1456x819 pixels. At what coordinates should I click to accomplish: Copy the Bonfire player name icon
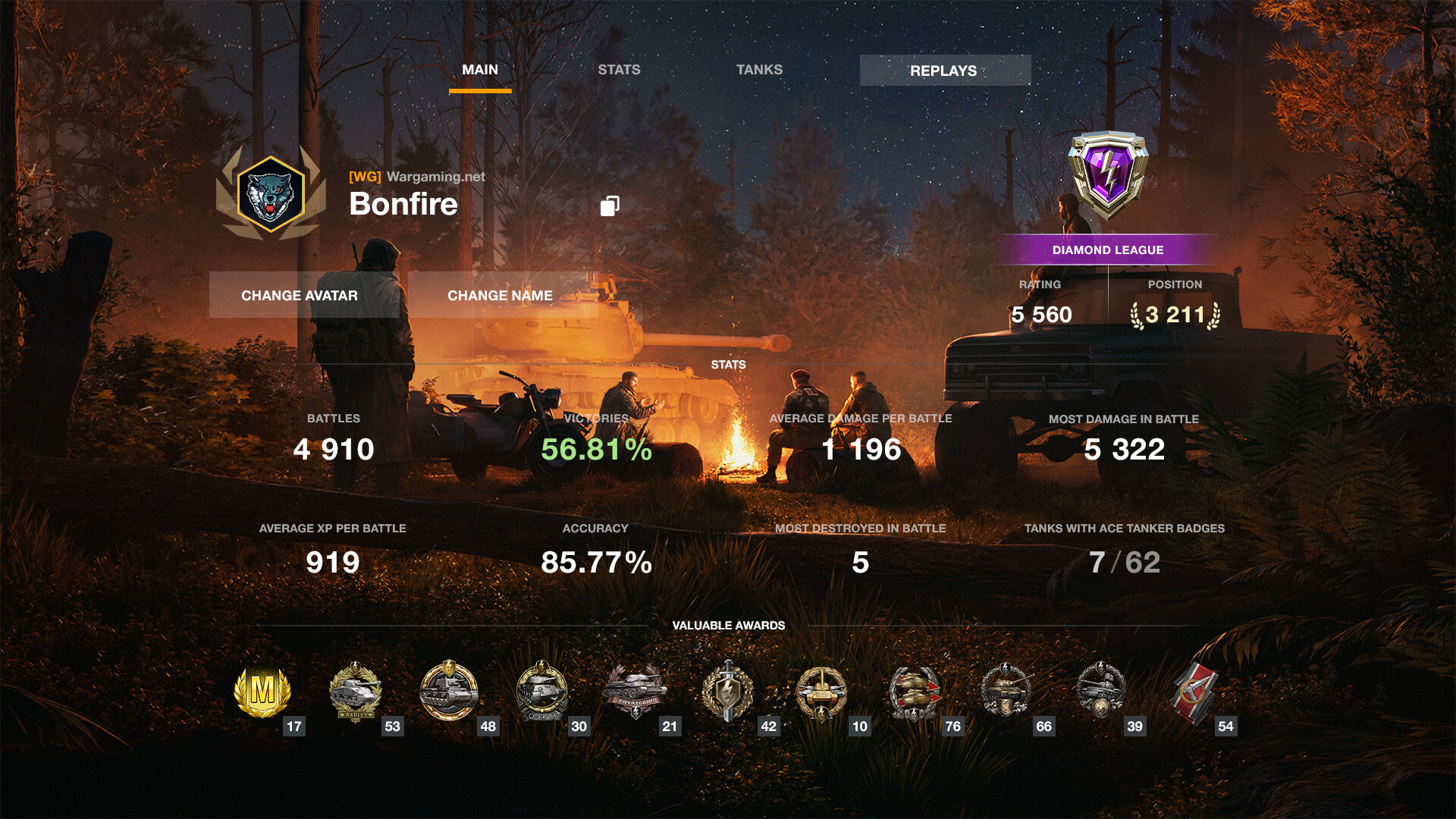click(x=610, y=206)
